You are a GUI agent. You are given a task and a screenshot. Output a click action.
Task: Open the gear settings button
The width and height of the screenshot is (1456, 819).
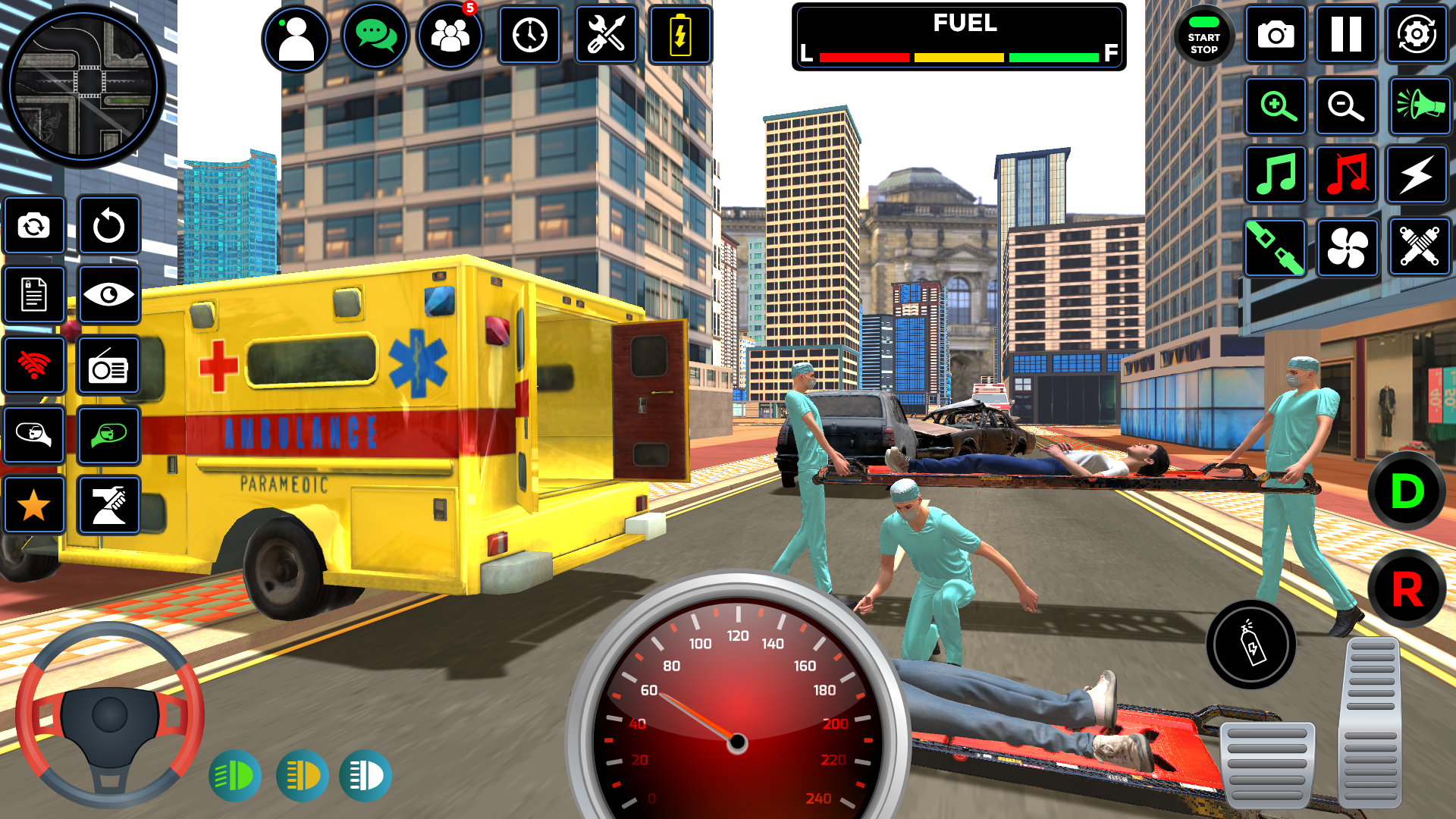[x=1417, y=35]
